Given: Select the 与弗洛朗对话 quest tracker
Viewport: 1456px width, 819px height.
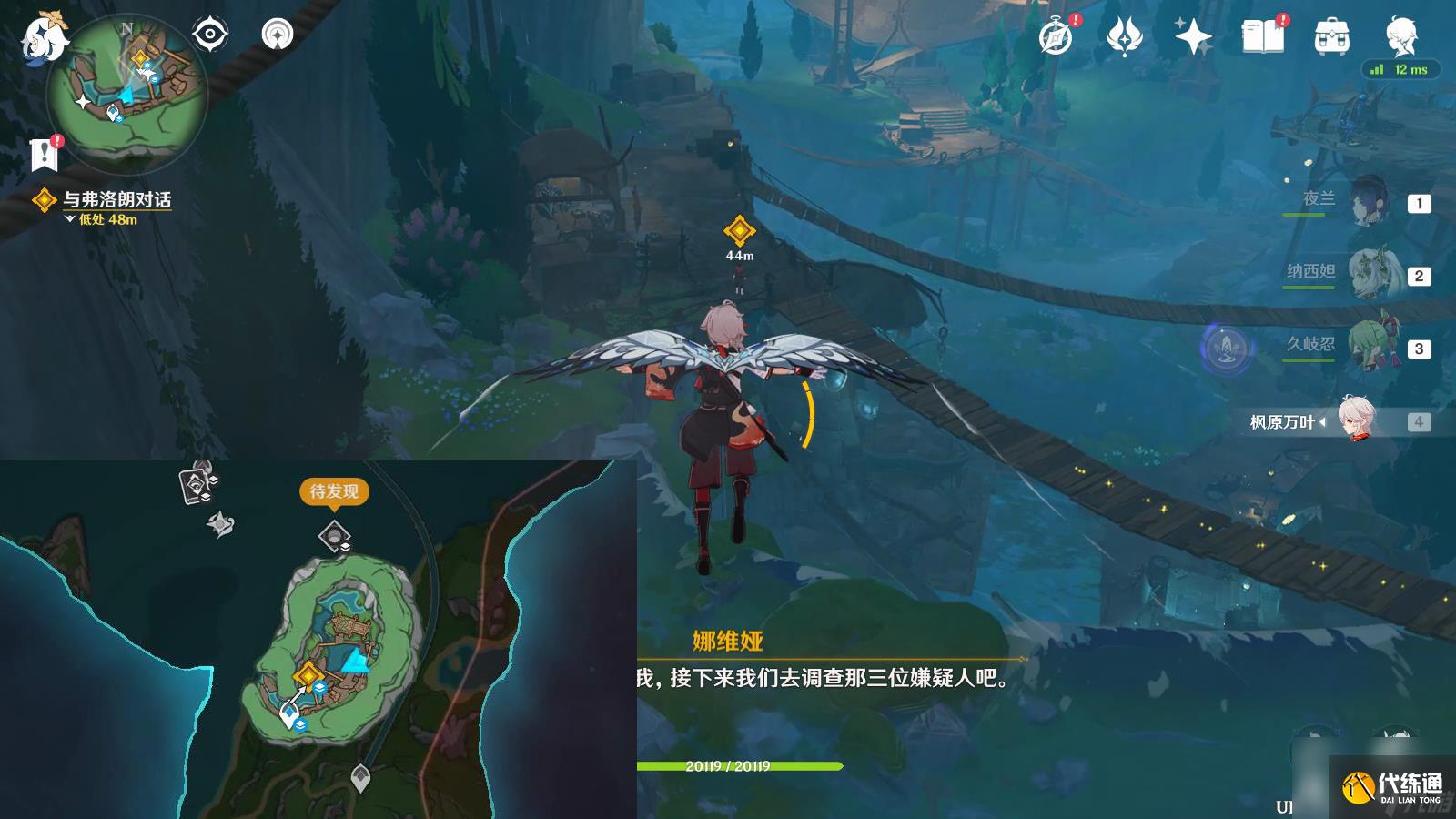Looking at the screenshot, I should [x=116, y=199].
